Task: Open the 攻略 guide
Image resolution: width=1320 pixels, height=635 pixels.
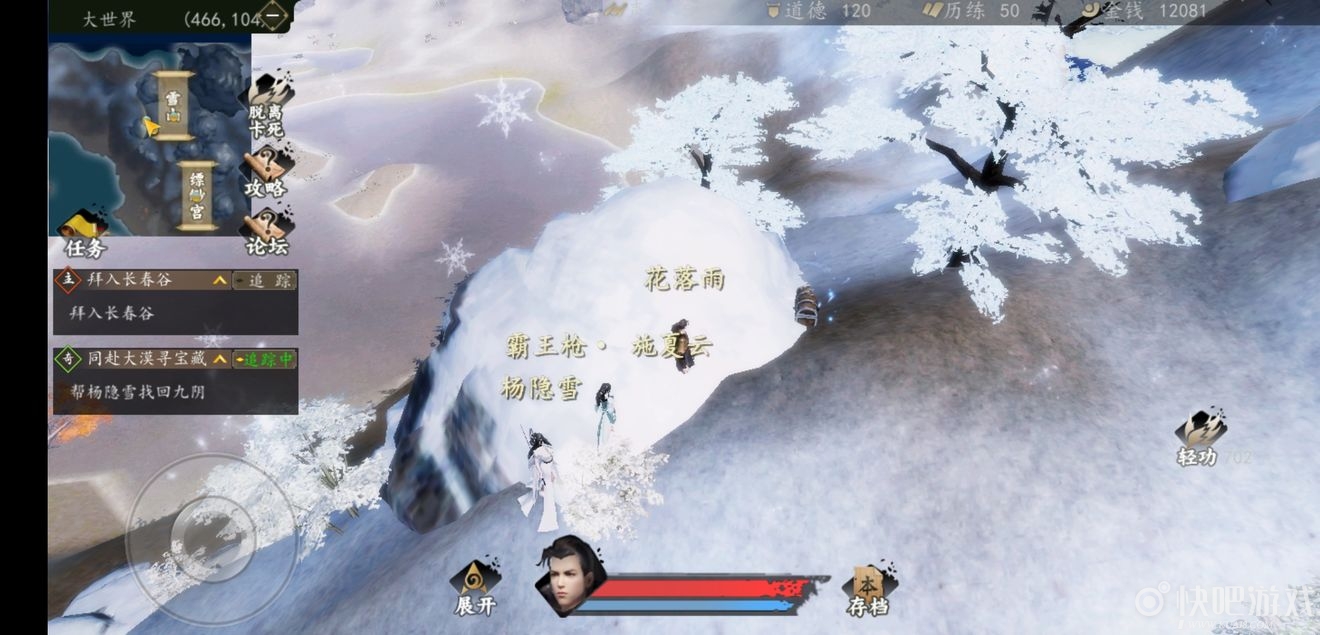Action: (x=266, y=173)
